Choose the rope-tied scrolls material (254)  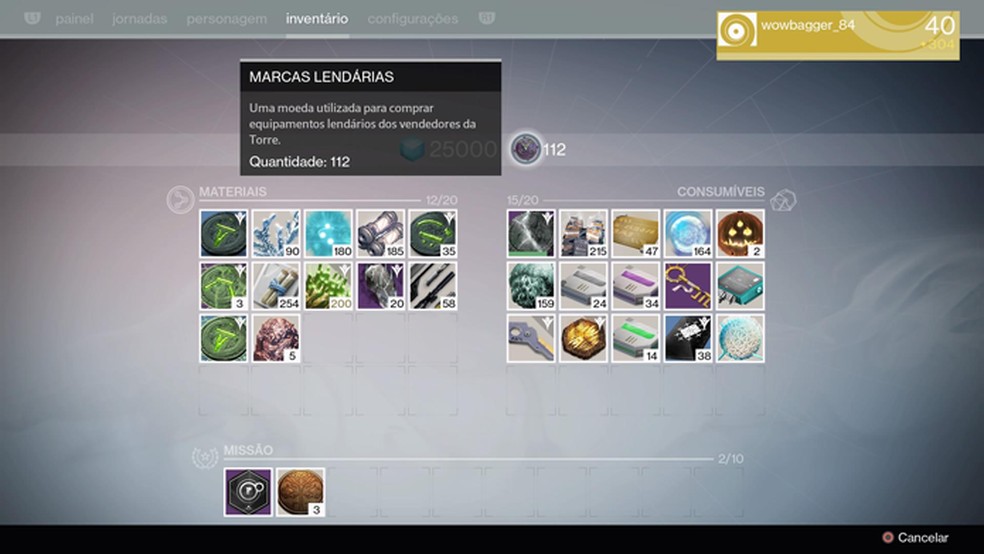click(276, 286)
